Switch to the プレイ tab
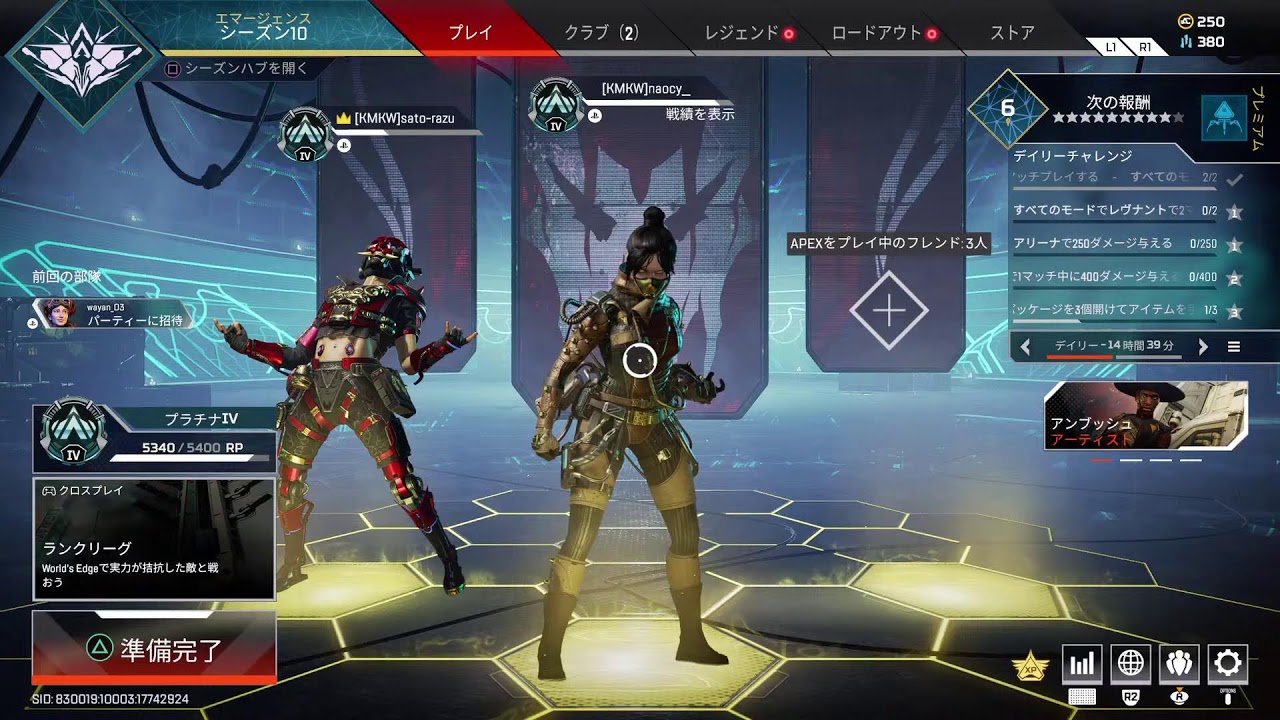The width and height of the screenshot is (1280, 720). click(470, 32)
